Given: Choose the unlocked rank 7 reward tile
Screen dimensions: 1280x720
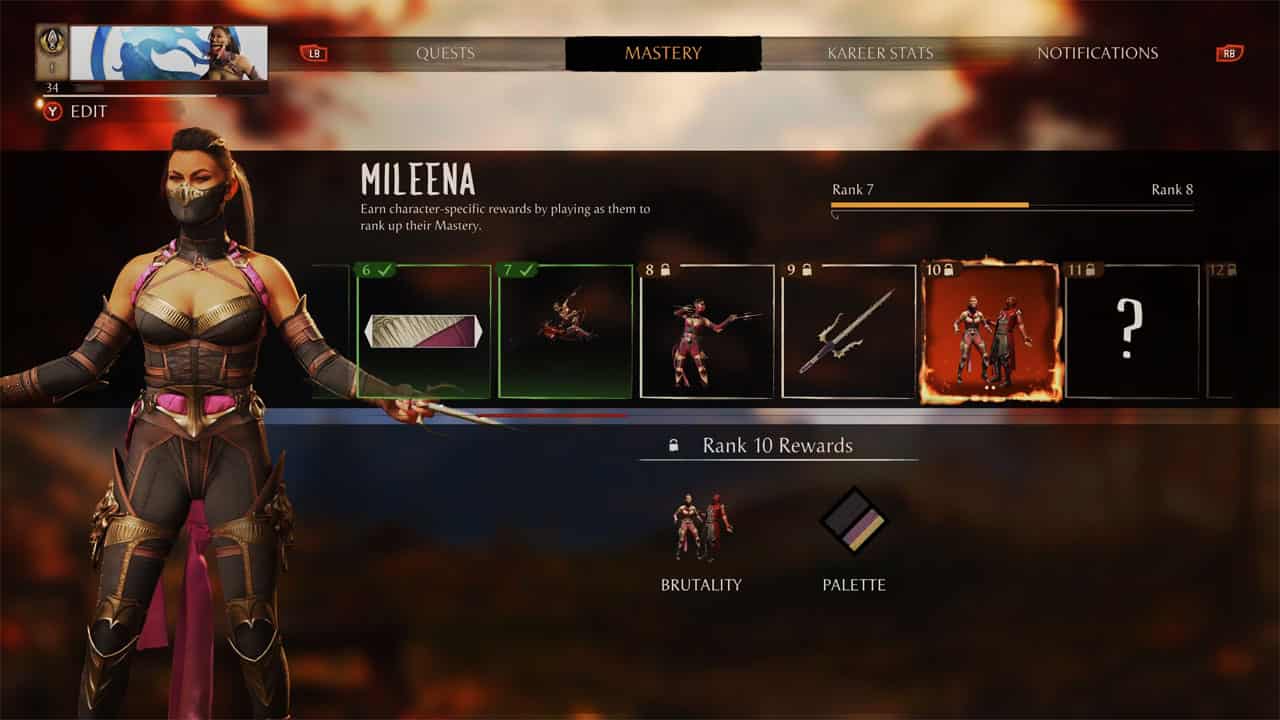Looking at the screenshot, I should coord(566,331).
